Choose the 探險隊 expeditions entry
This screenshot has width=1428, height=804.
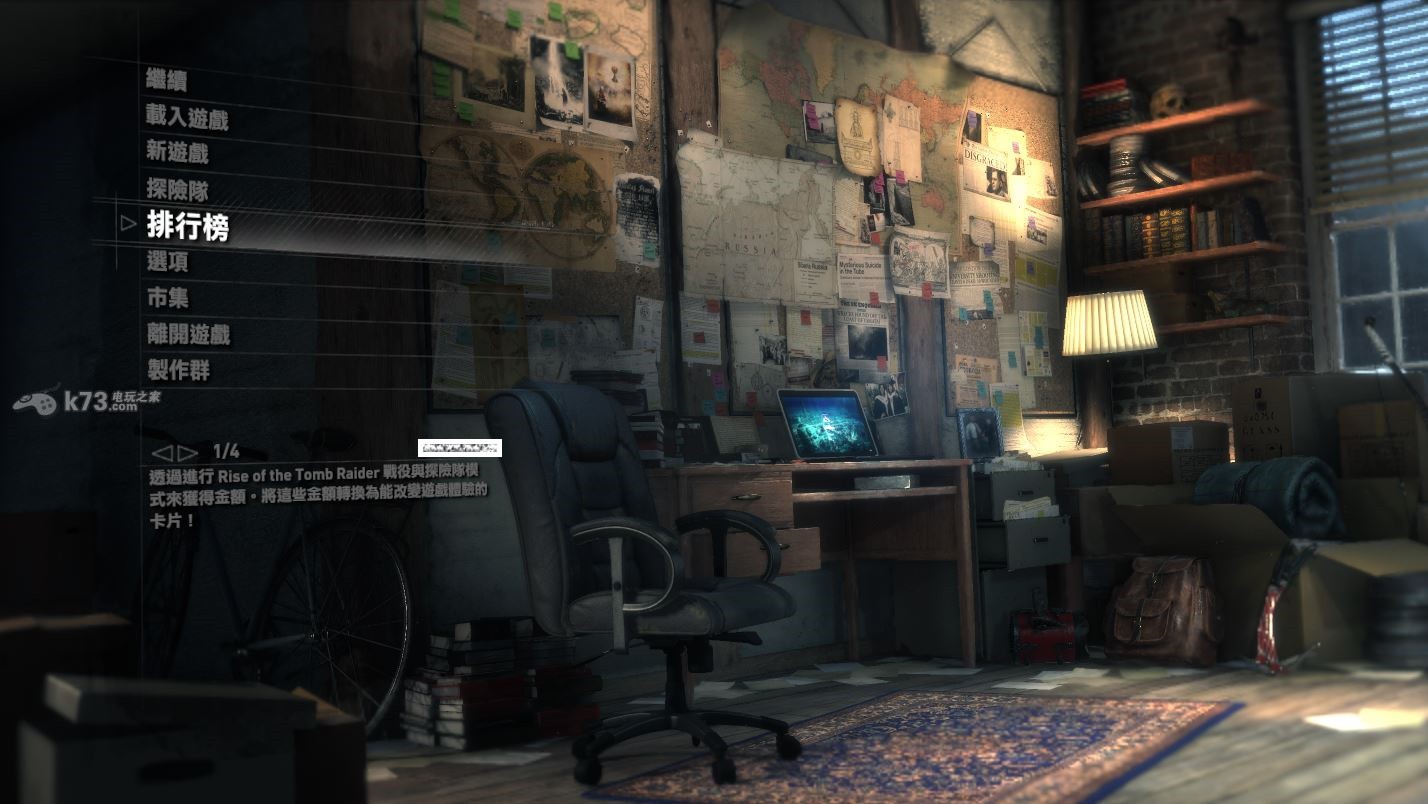[177, 190]
